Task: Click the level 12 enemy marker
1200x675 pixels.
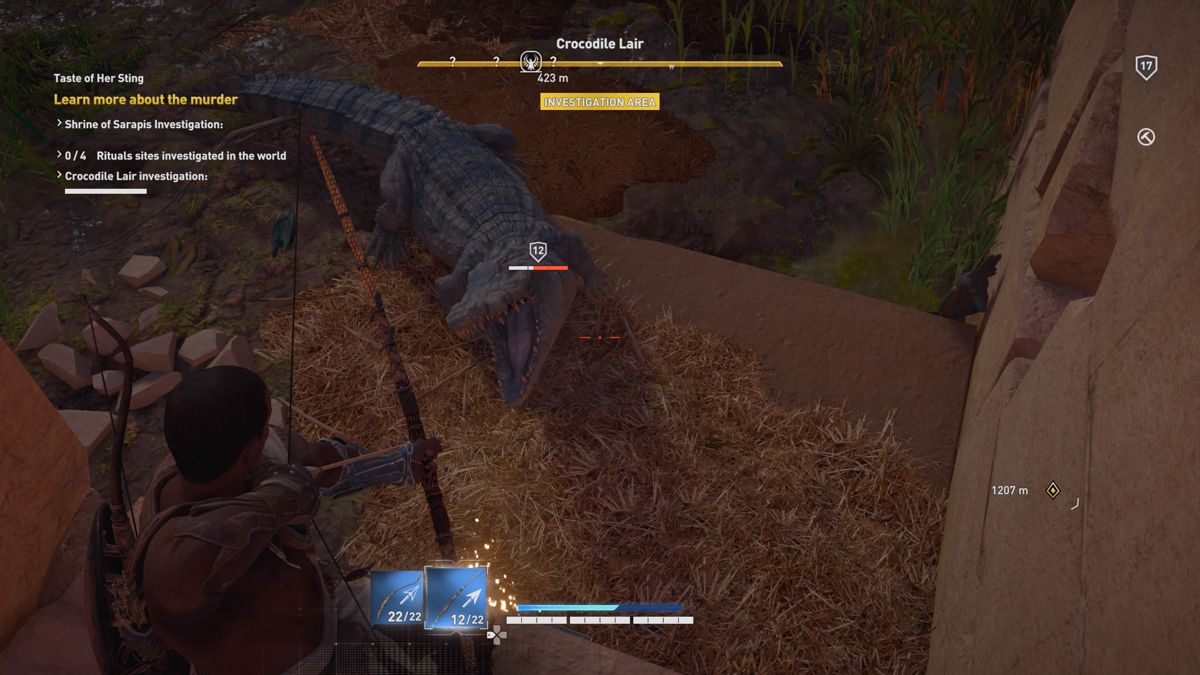Action: tap(538, 252)
